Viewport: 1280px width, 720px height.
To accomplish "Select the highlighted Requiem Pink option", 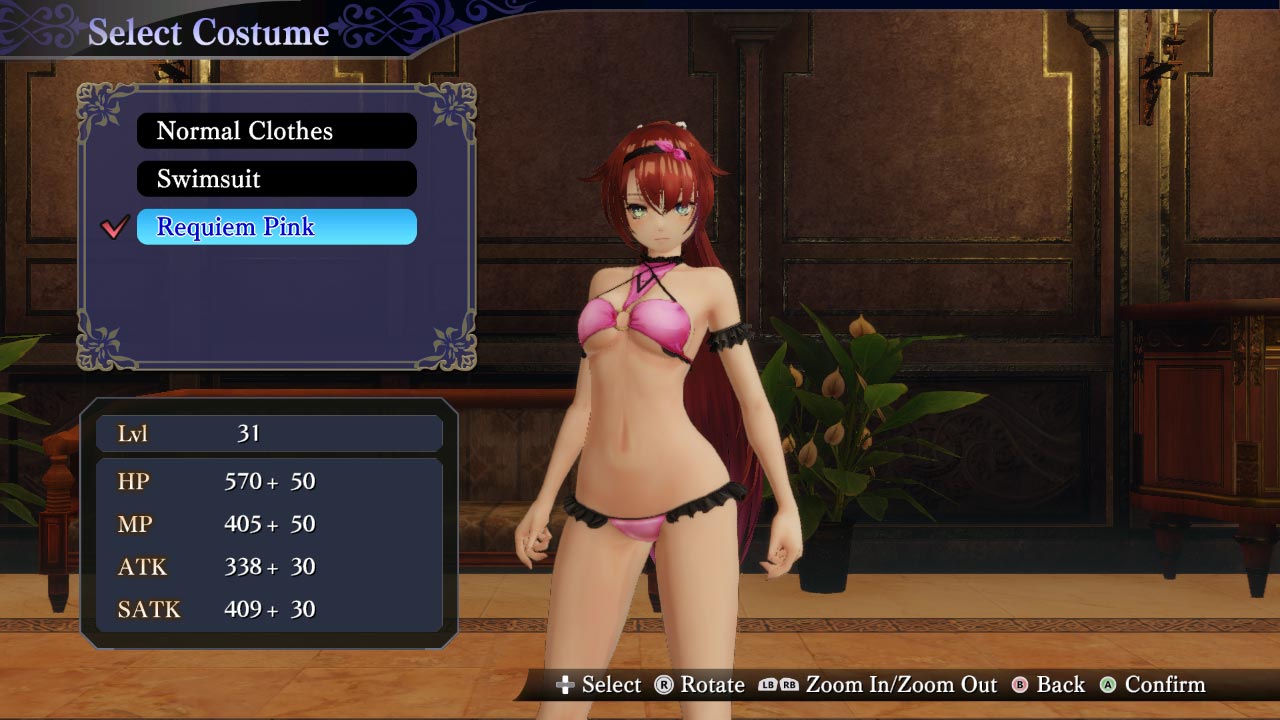I will click(276, 227).
